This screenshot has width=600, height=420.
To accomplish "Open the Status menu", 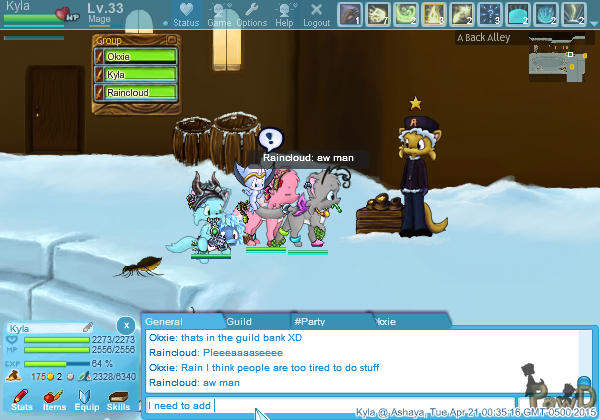I will click(x=185, y=14).
